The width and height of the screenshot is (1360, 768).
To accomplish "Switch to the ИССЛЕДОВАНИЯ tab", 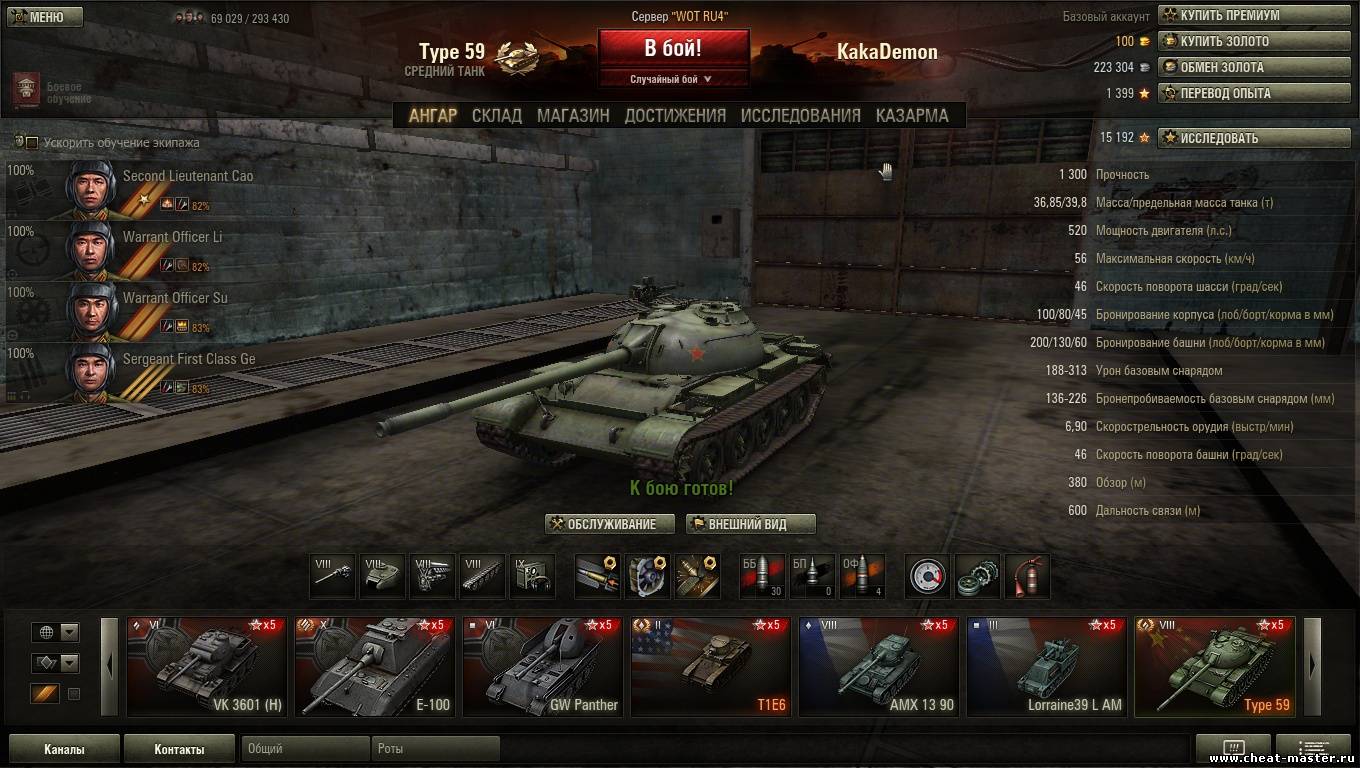I will click(x=800, y=115).
